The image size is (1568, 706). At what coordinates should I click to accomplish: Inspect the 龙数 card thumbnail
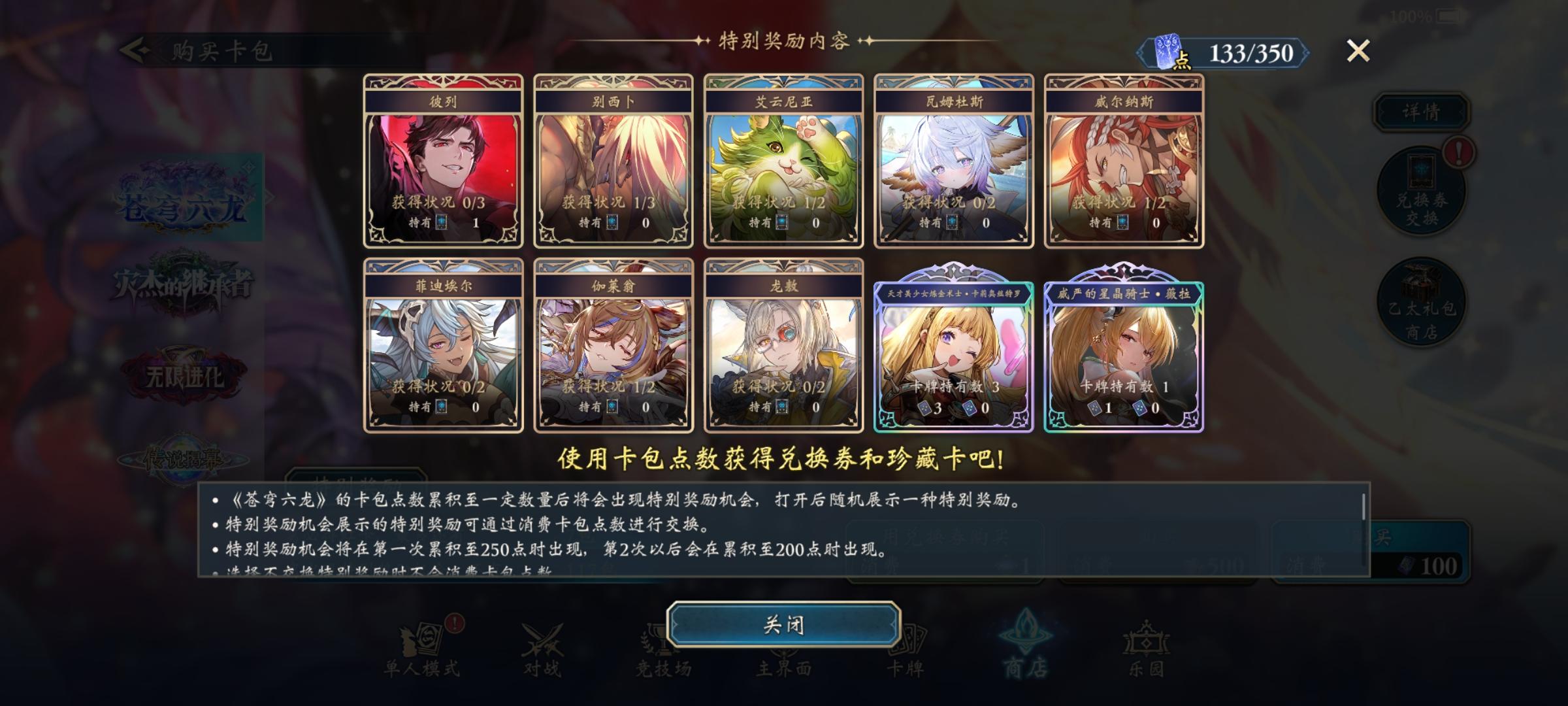tap(784, 350)
